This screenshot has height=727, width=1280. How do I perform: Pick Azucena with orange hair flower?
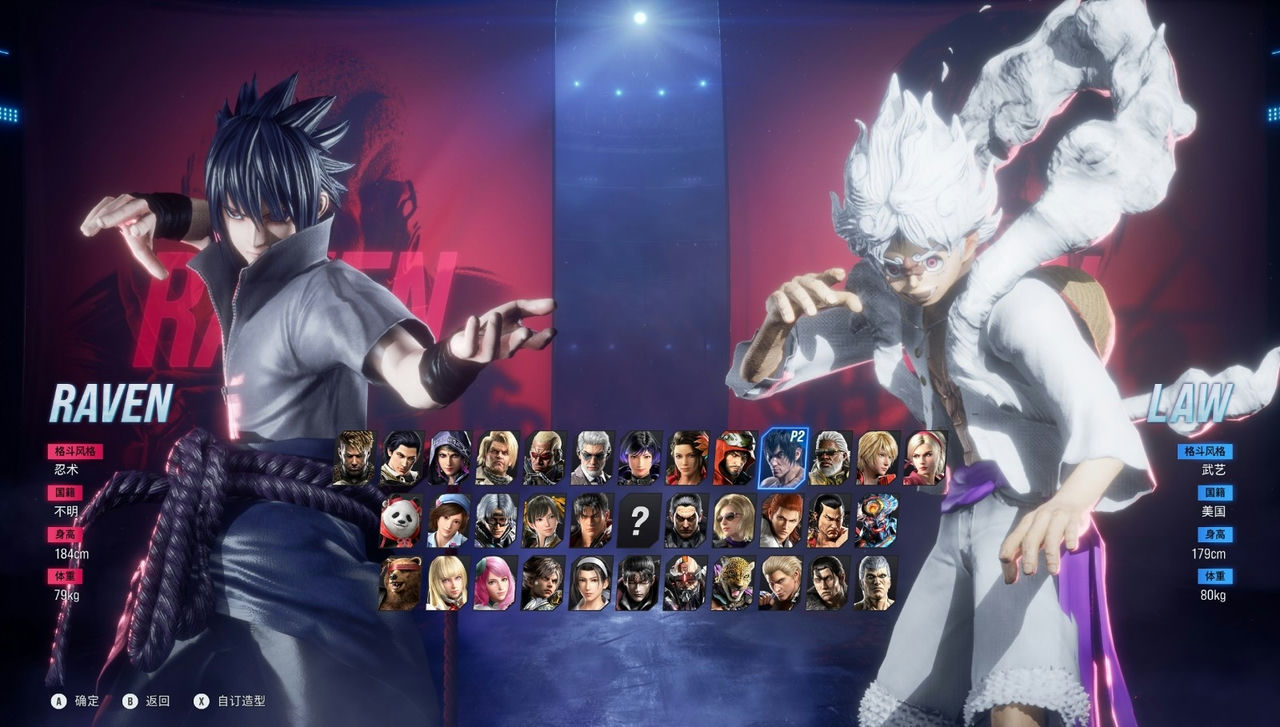click(687, 458)
